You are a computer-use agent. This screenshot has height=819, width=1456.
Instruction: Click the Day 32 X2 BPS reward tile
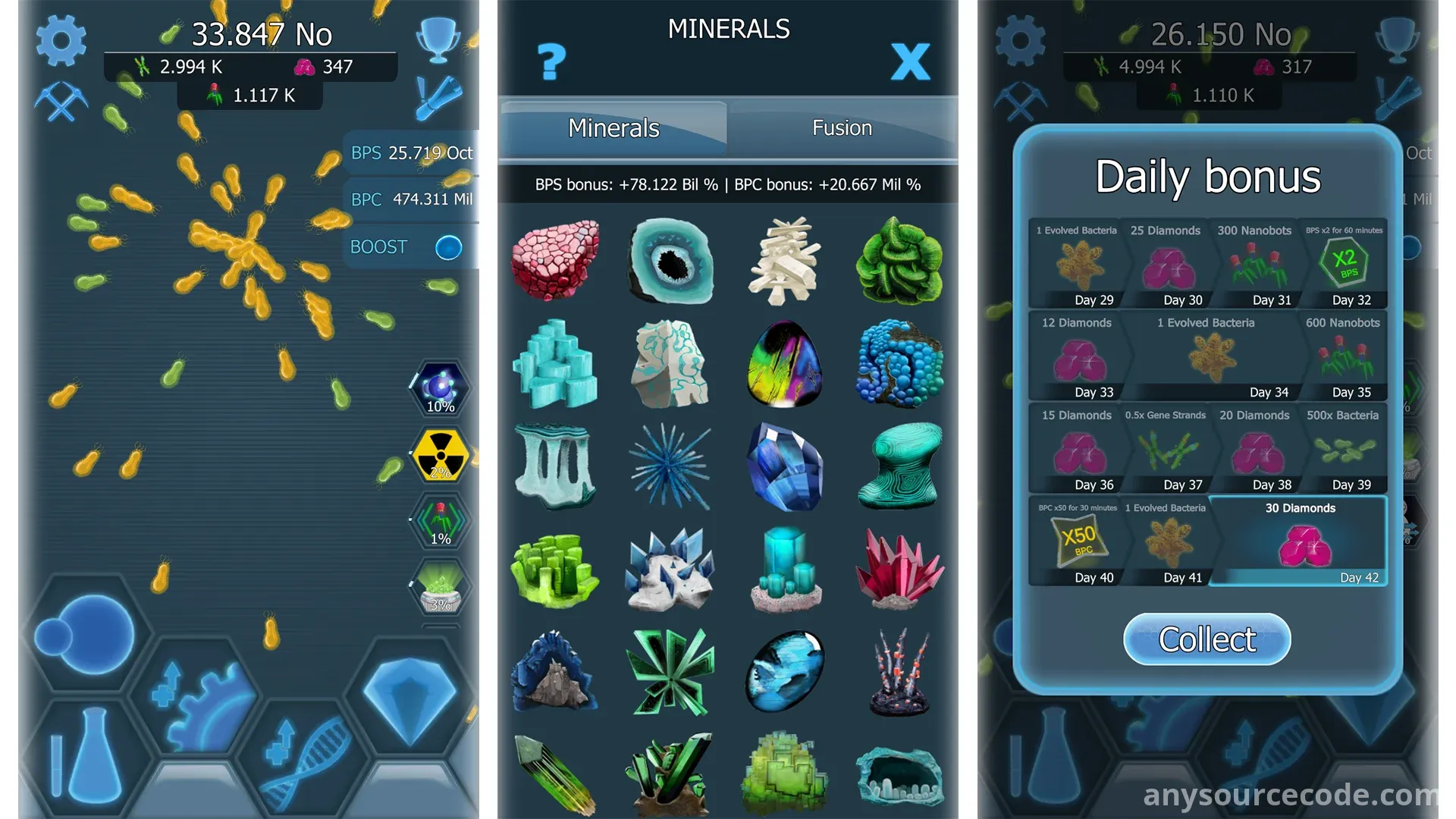point(1345,264)
